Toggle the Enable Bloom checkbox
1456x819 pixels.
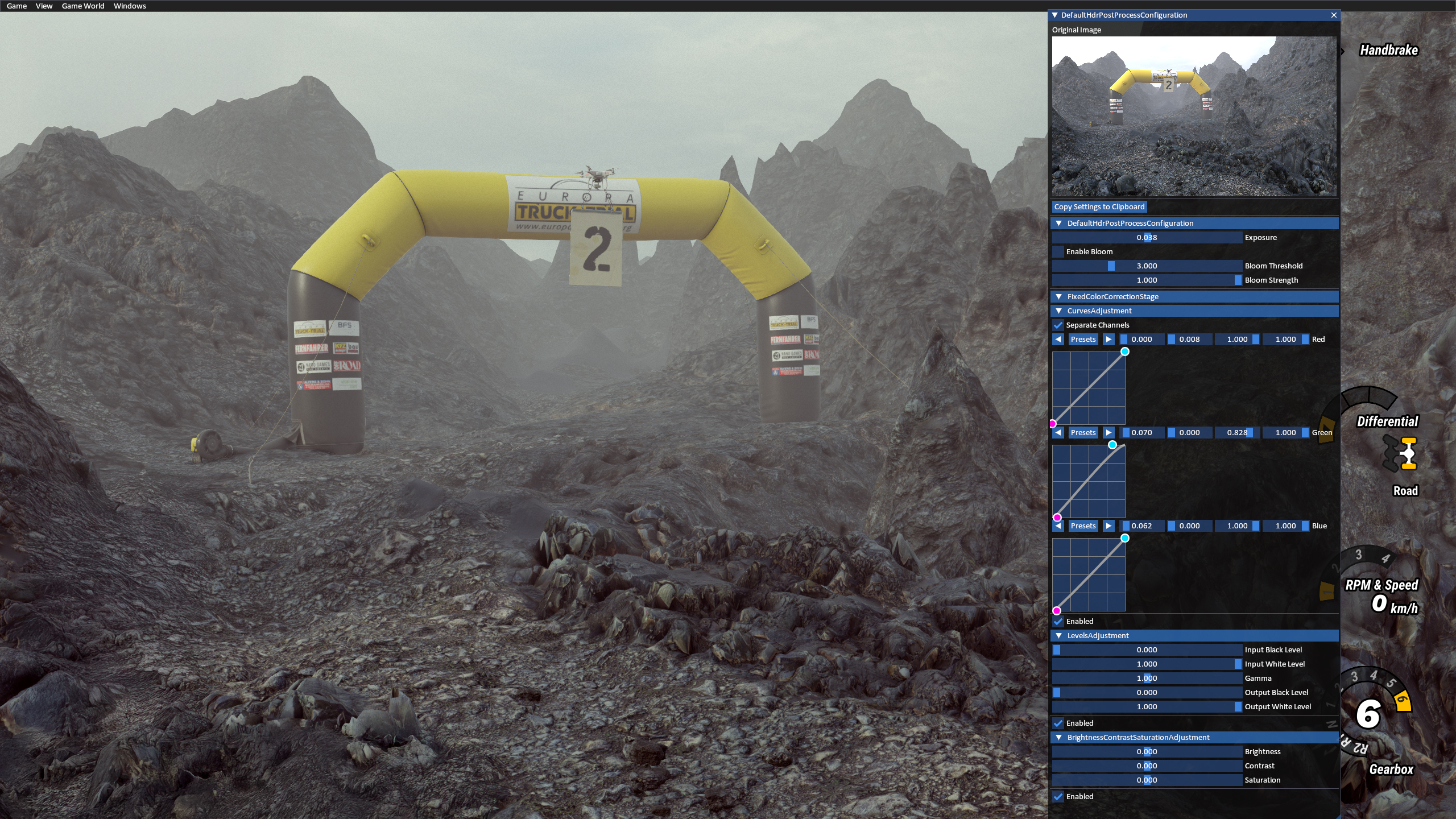(x=1059, y=251)
